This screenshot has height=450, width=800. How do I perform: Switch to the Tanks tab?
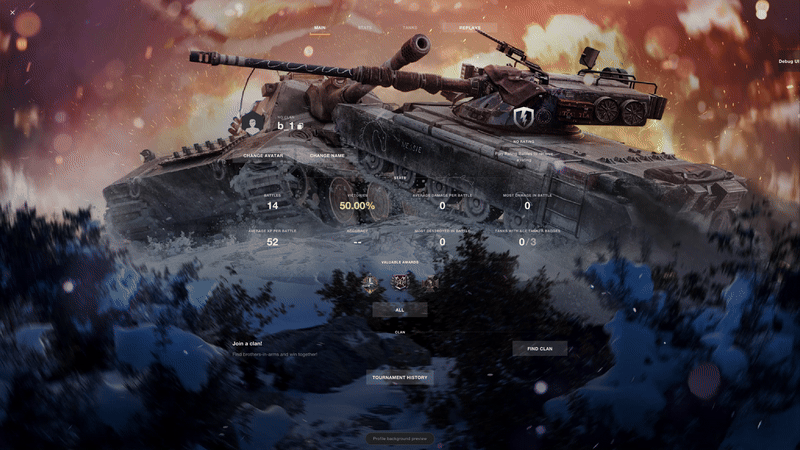(x=410, y=28)
